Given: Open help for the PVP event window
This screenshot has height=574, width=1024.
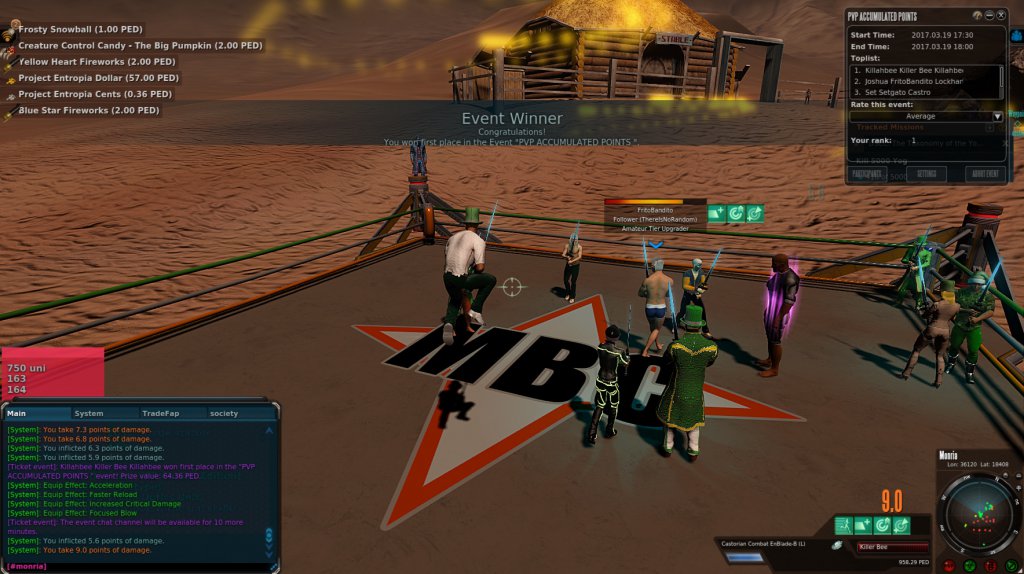Looking at the screenshot, I should 976,16.
